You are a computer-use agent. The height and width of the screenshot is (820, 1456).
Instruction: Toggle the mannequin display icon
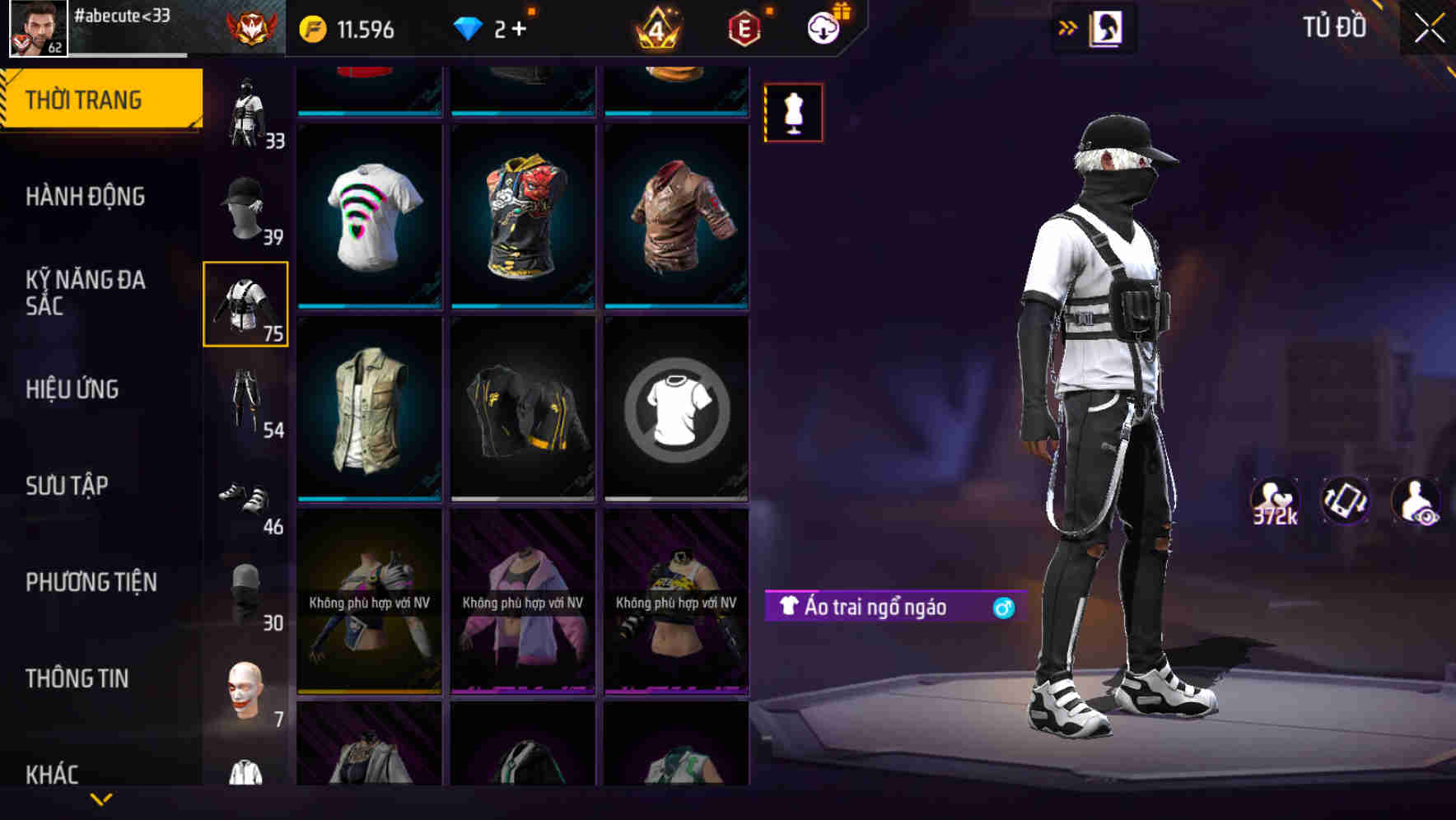tap(793, 112)
